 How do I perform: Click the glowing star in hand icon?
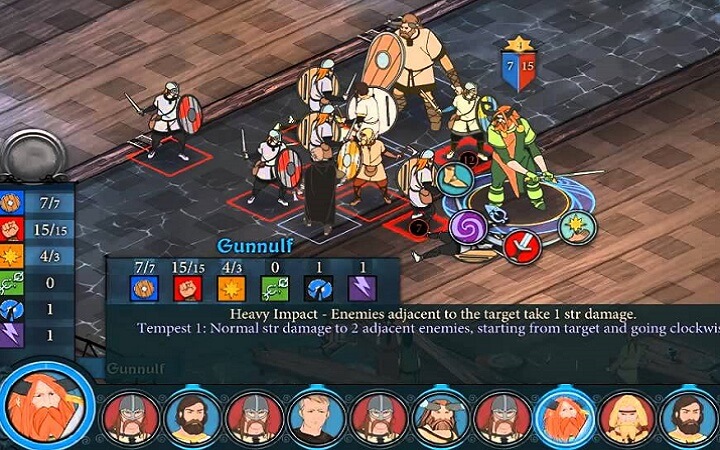(x=577, y=226)
